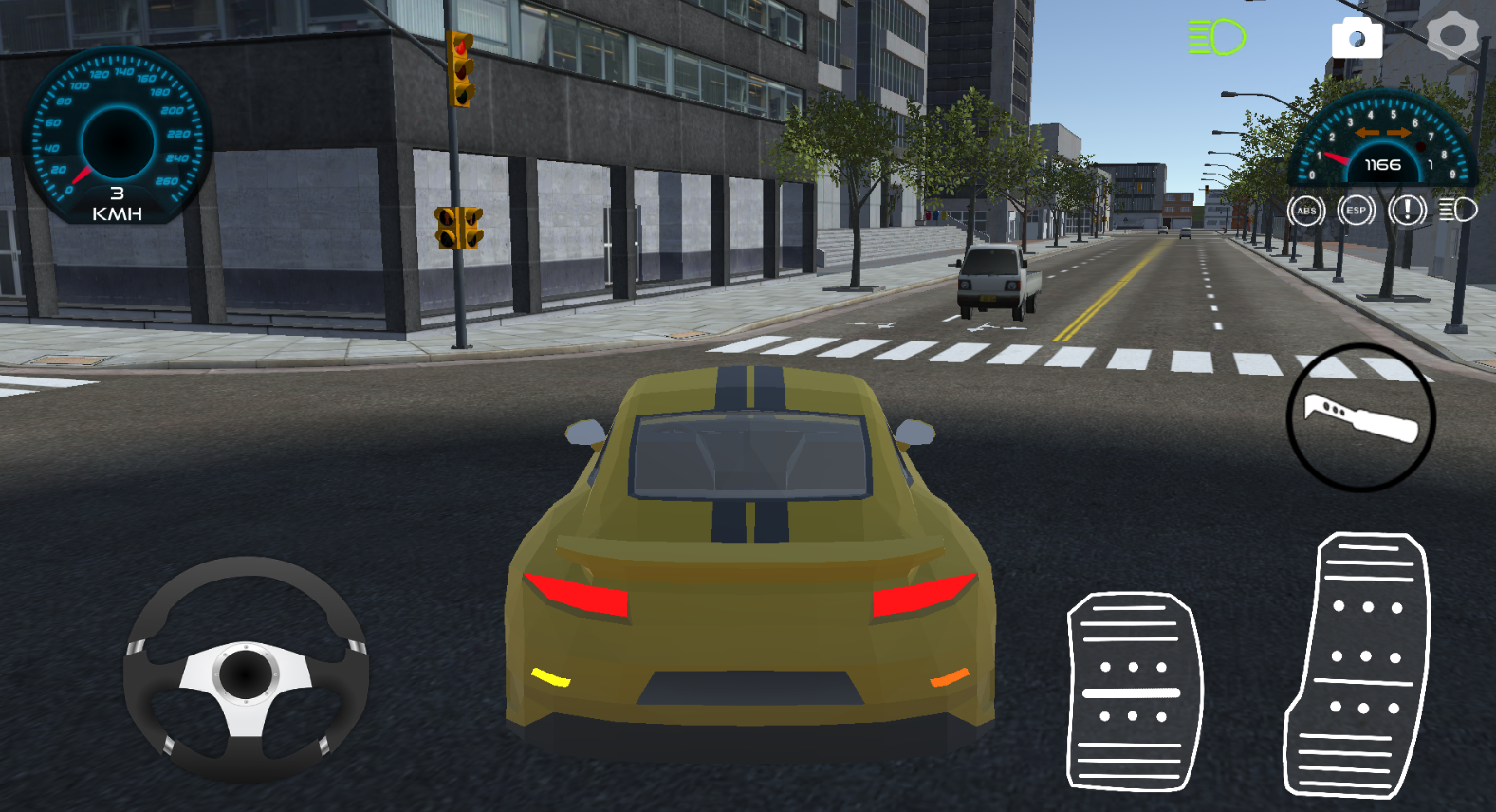Click the camera icon to change view

coord(1358,38)
